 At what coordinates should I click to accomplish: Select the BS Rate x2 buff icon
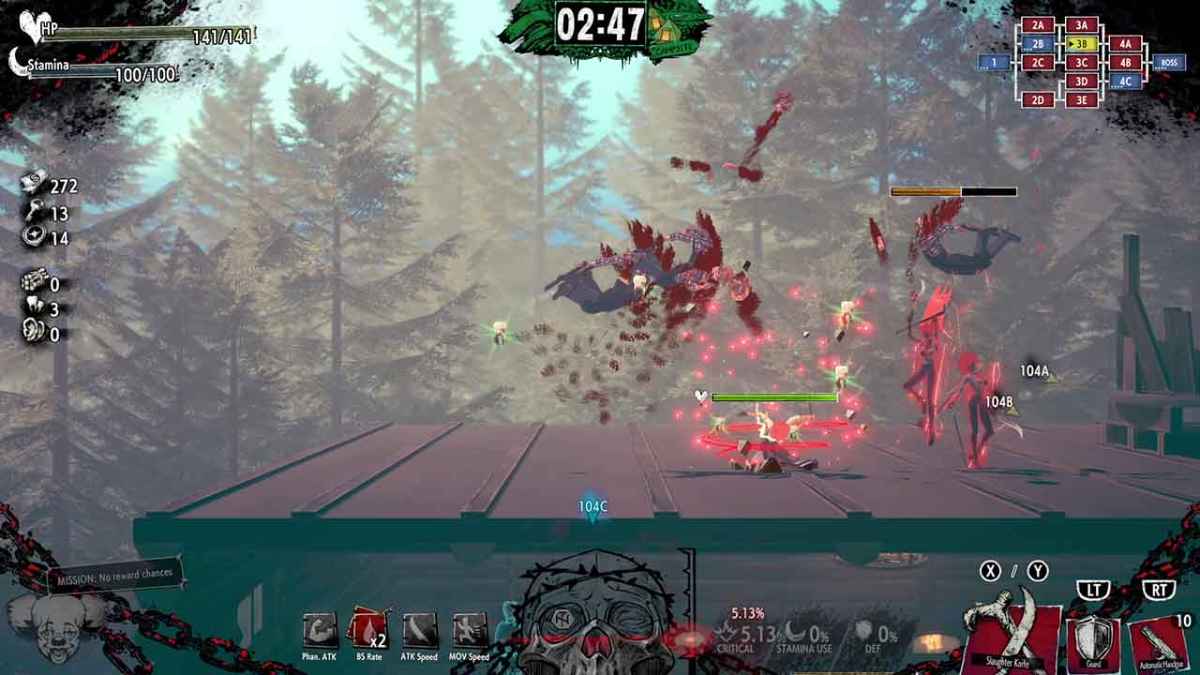[367, 631]
